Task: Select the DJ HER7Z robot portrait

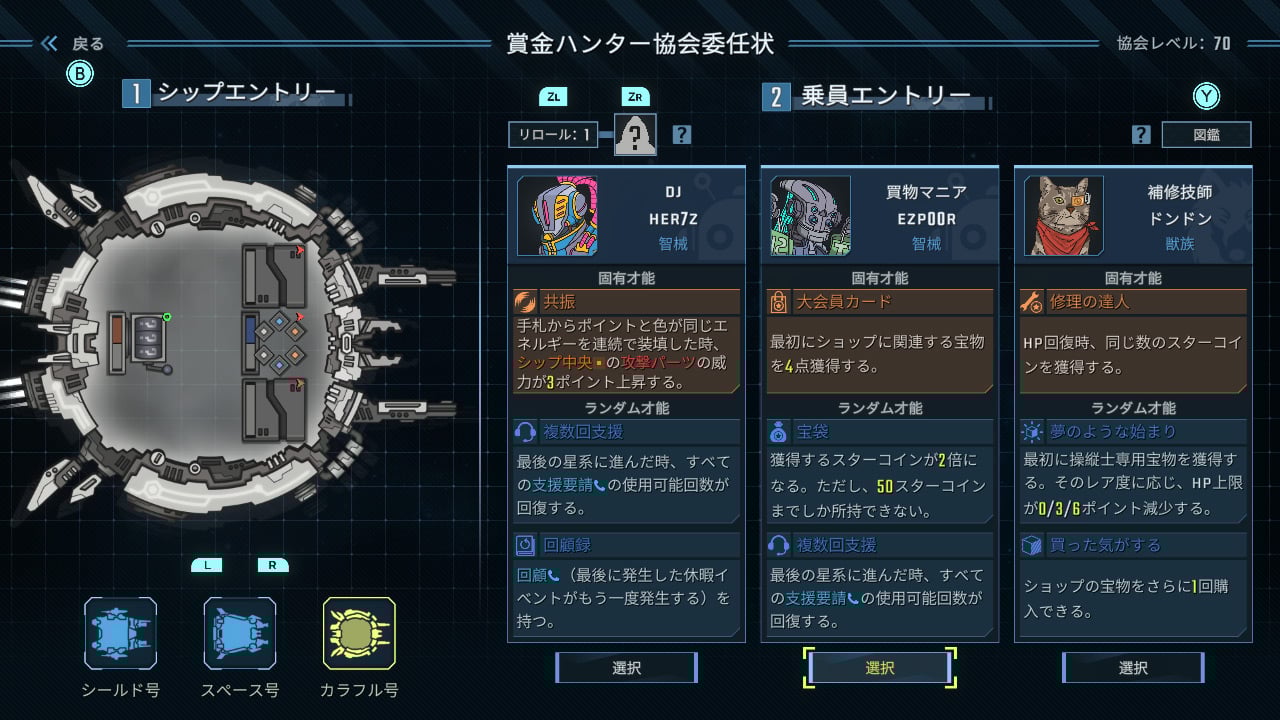Action: (557, 216)
